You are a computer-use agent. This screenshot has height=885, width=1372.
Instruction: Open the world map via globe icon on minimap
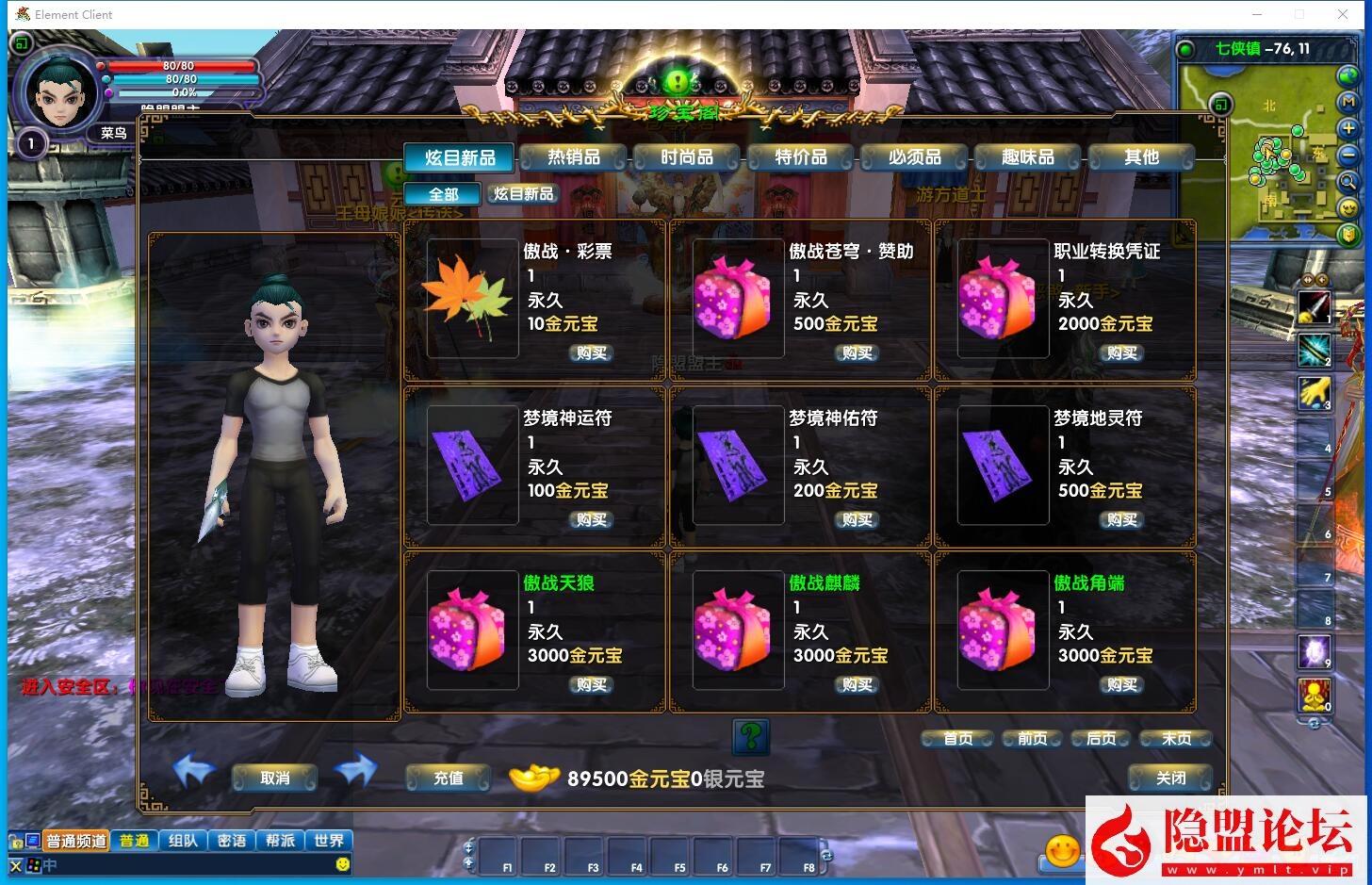coord(1347,76)
